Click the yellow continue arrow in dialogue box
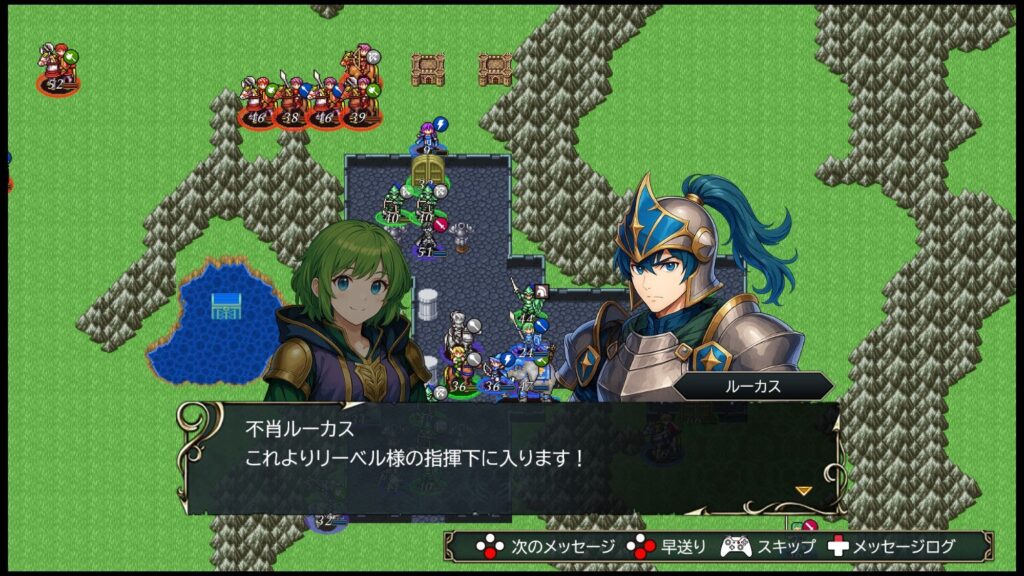1024x576 pixels. (x=803, y=490)
